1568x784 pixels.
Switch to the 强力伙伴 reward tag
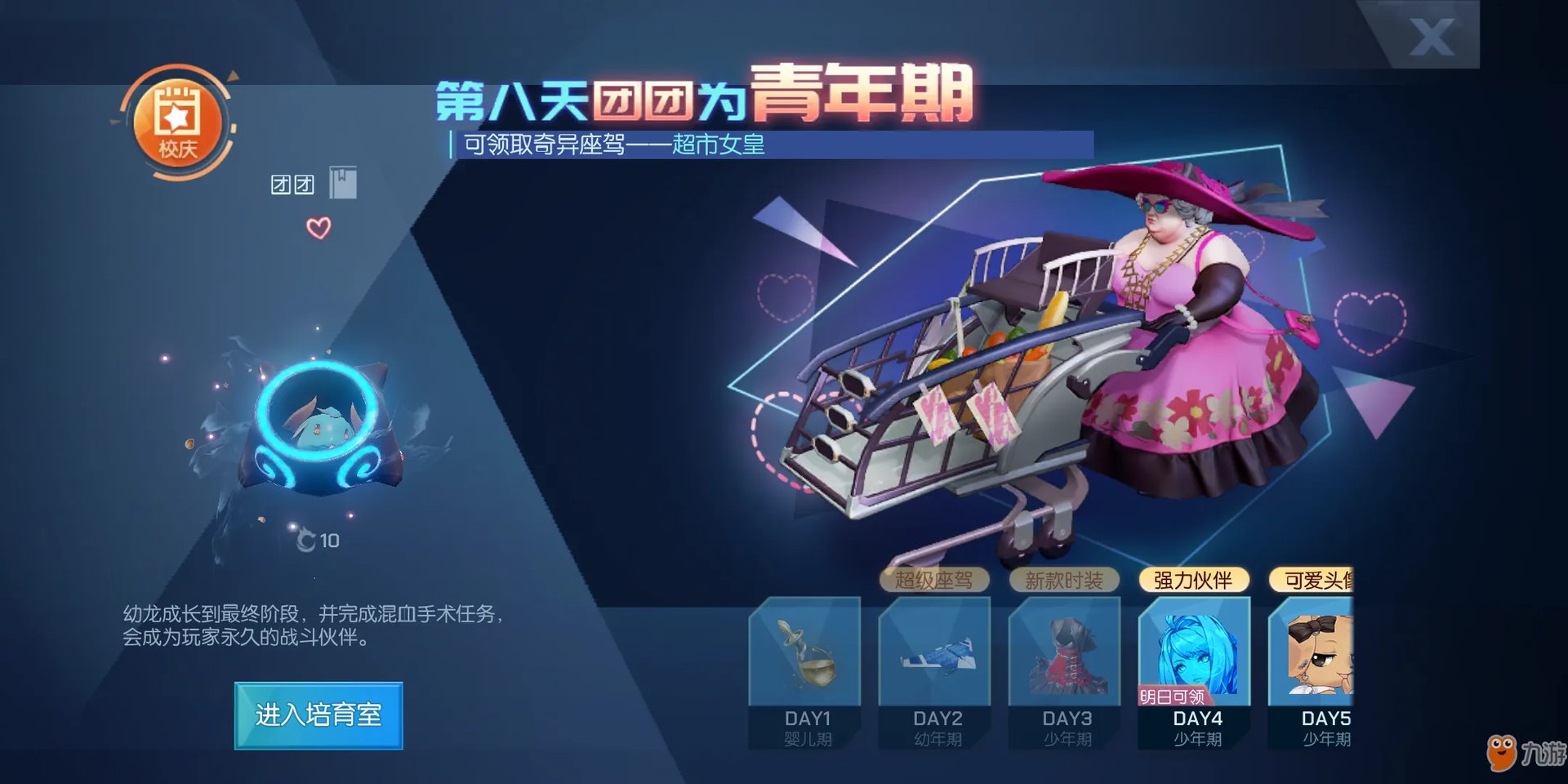(x=1195, y=580)
